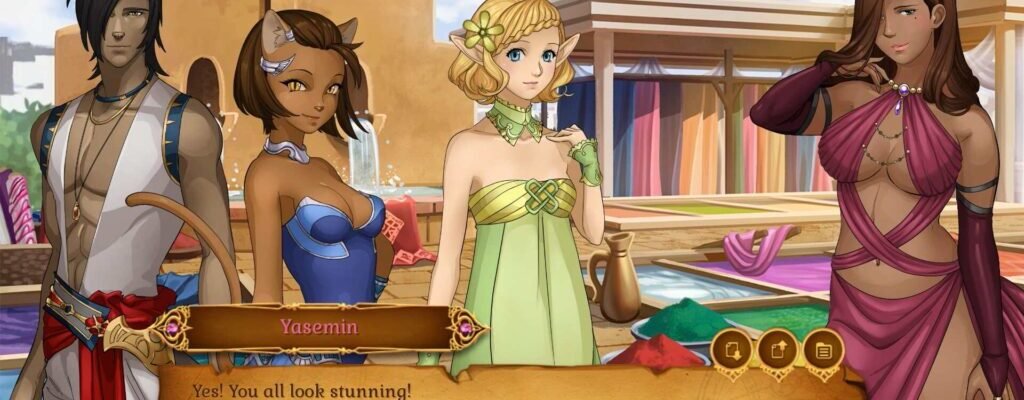Open the text log folder icon
The image size is (1024, 400).
(x=824, y=351)
